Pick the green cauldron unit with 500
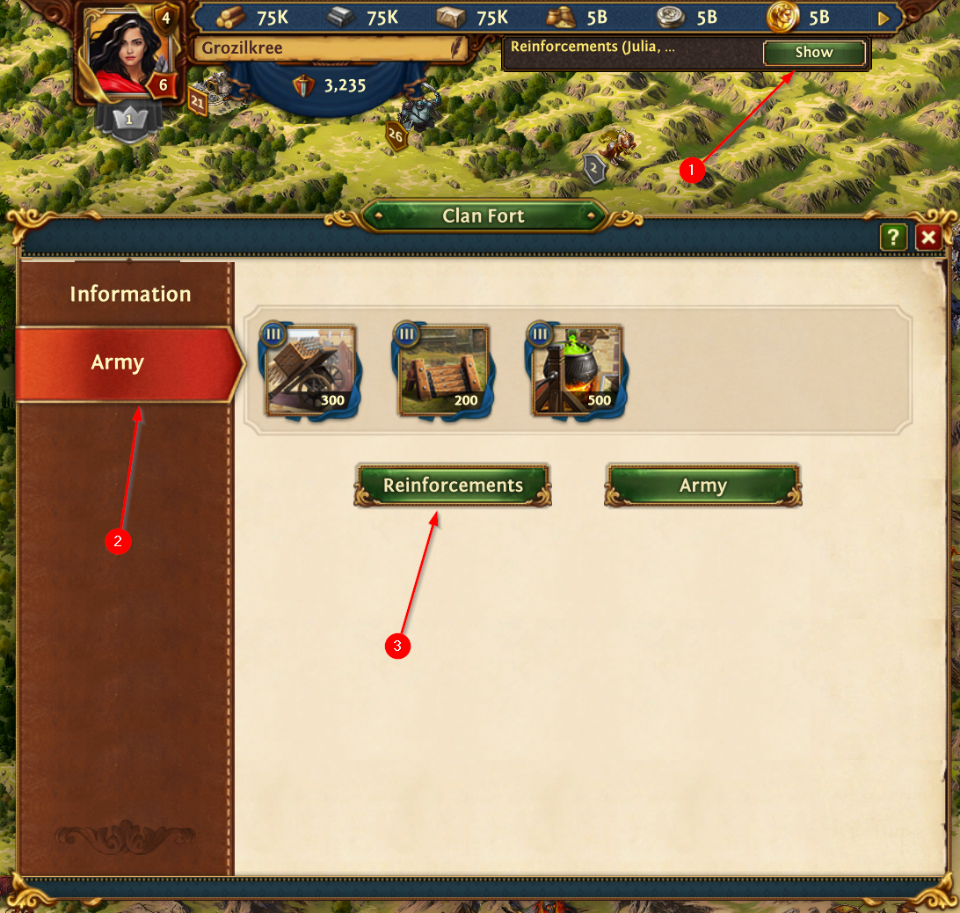This screenshot has height=913, width=960. 577,370
